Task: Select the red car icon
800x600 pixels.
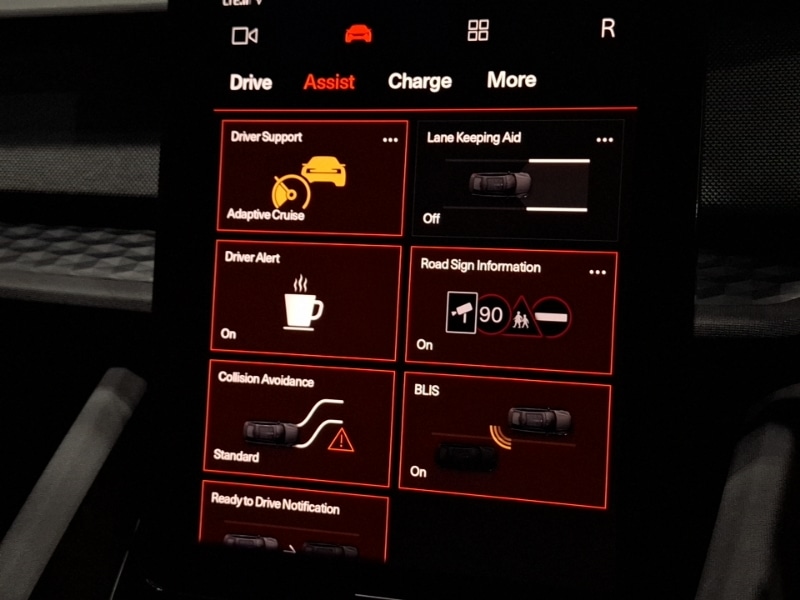Action: click(x=358, y=34)
